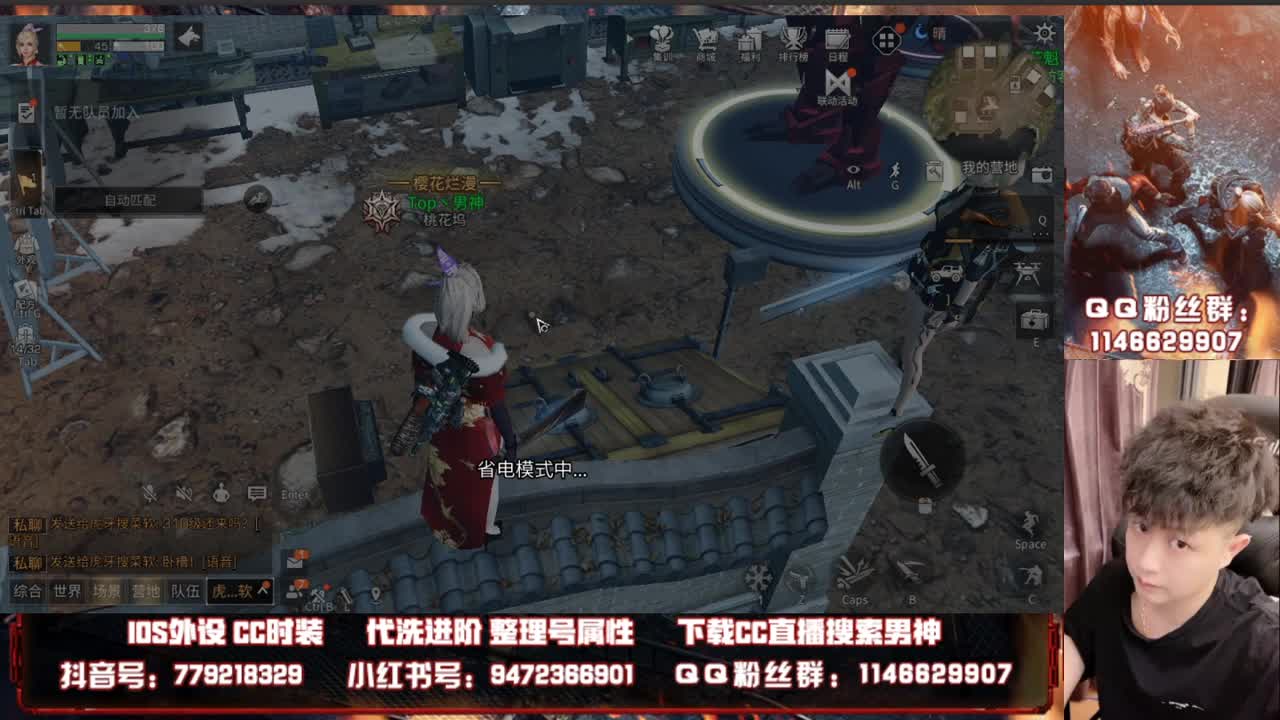Mute the microphone icon above chat

click(x=150, y=493)
